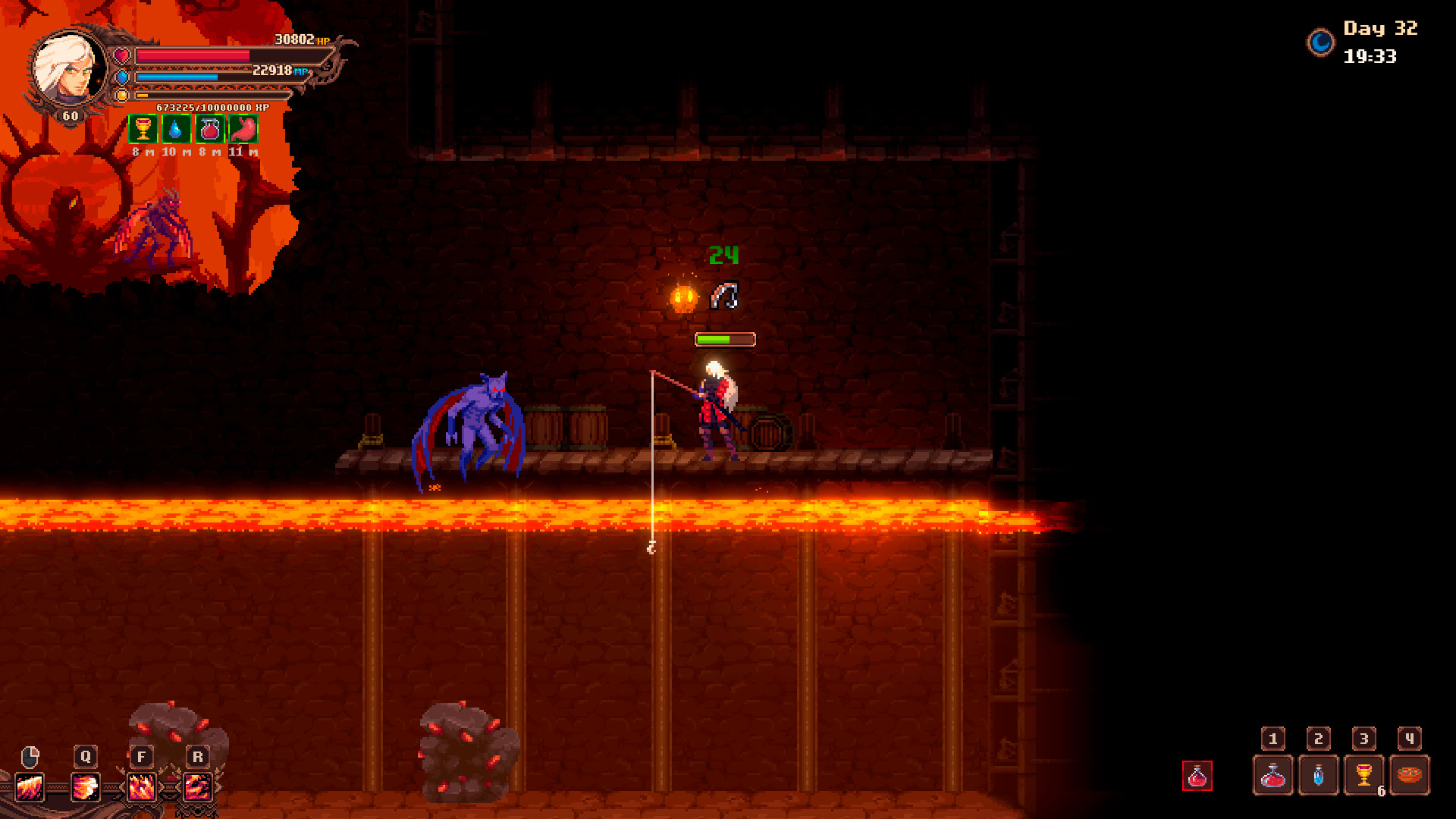Image resolution: width=1456 pixels, height=819 pixels.
Task: Use the Q fire burst skill
Action: pyautogui.click(x=86, y=787)
